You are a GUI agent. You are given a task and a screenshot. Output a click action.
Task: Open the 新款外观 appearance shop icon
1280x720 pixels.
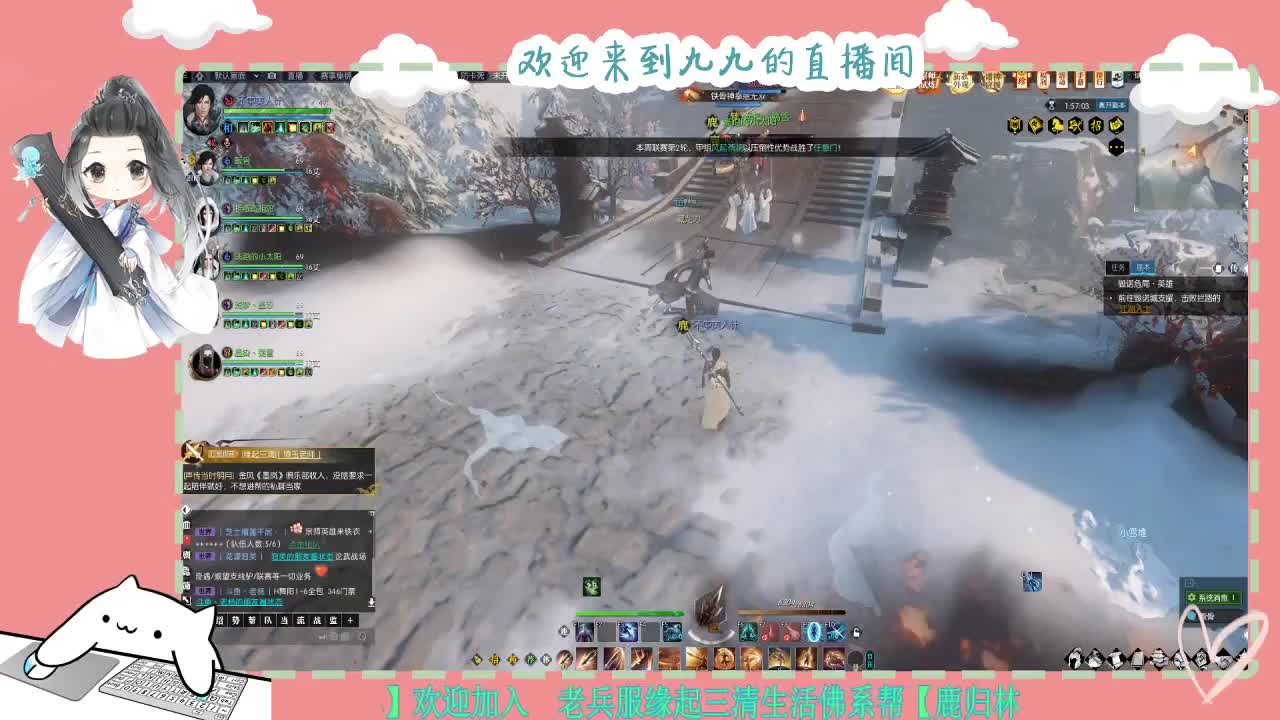961,81
